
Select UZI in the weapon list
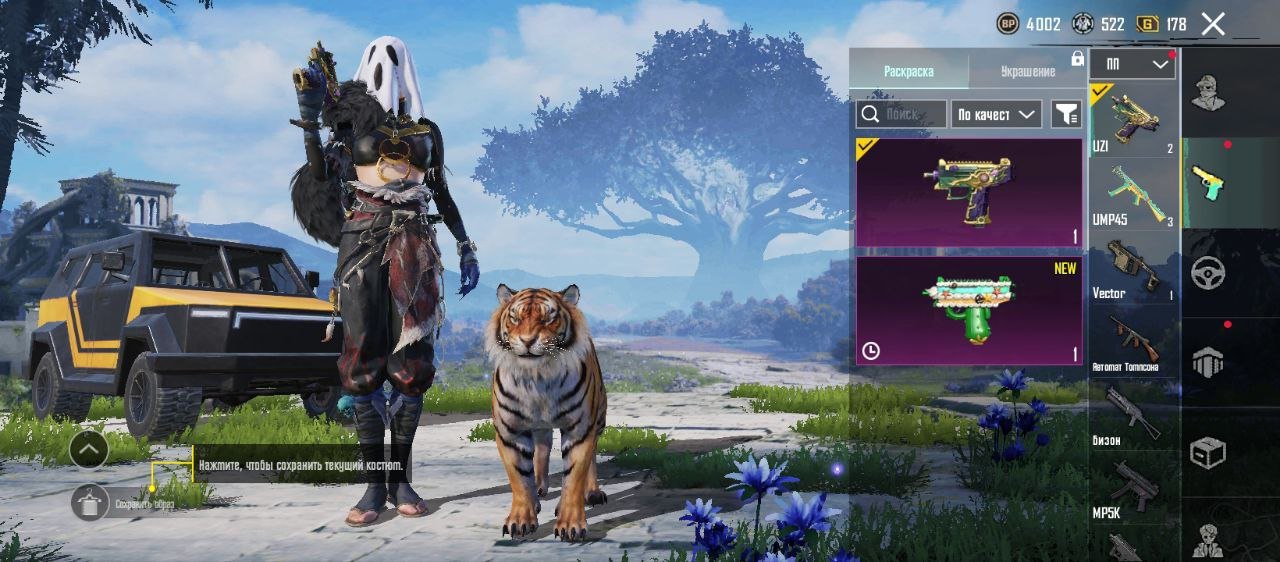pyautogui.click(x=1133, y=120)
